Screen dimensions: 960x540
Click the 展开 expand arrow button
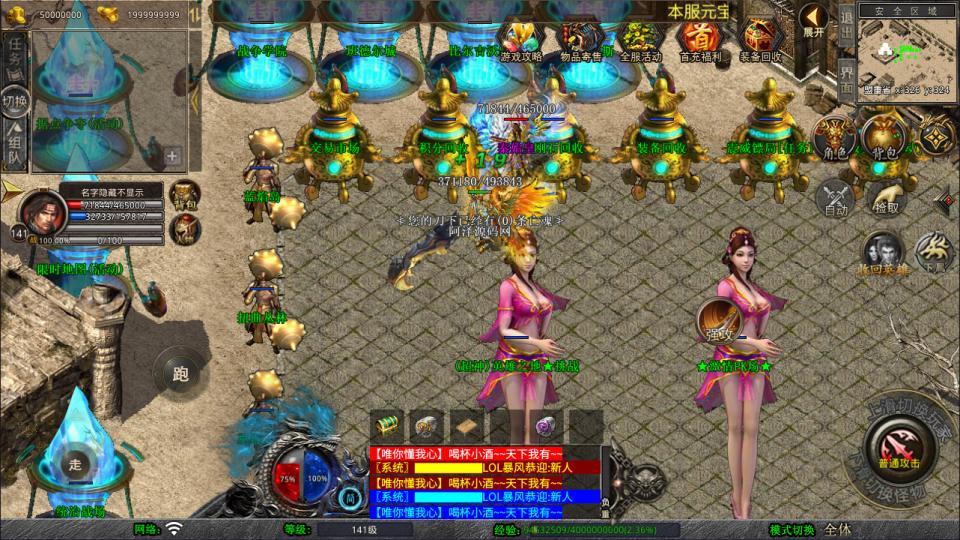[x=814, y=20]
